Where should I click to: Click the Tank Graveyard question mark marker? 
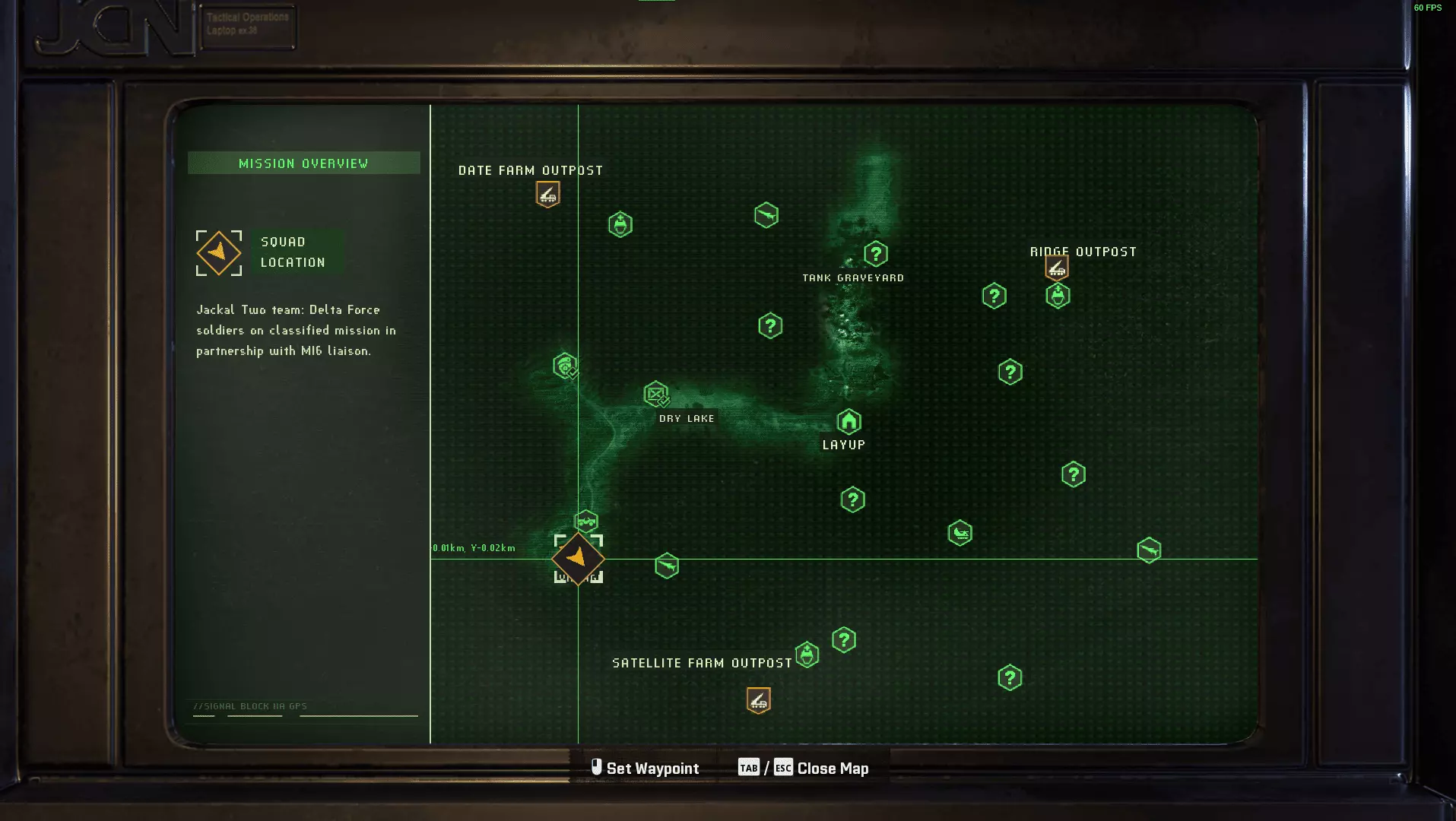875,254
